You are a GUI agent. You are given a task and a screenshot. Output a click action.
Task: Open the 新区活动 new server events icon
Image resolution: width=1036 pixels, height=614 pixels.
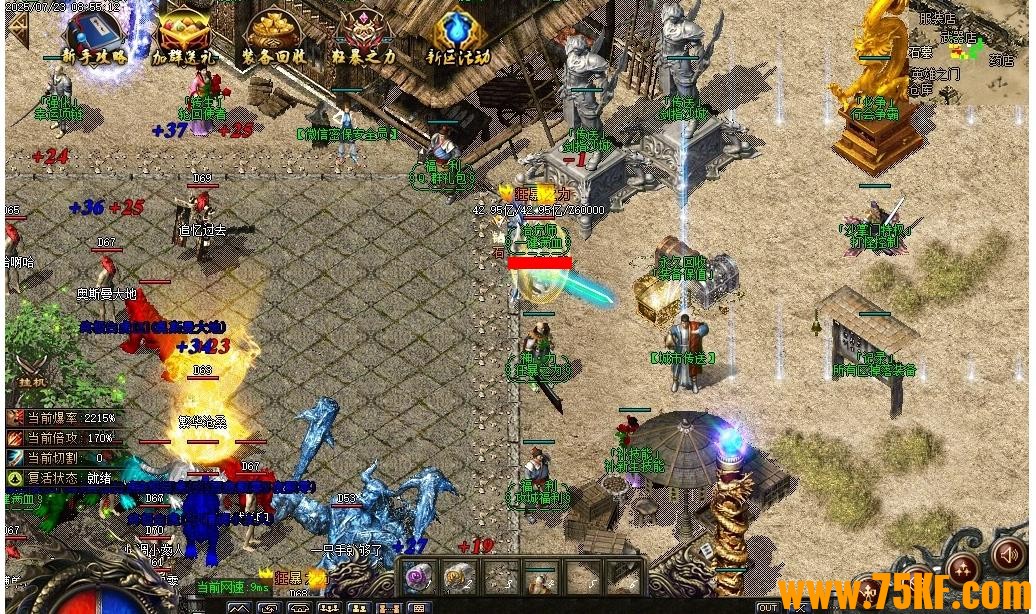(458, 38)
